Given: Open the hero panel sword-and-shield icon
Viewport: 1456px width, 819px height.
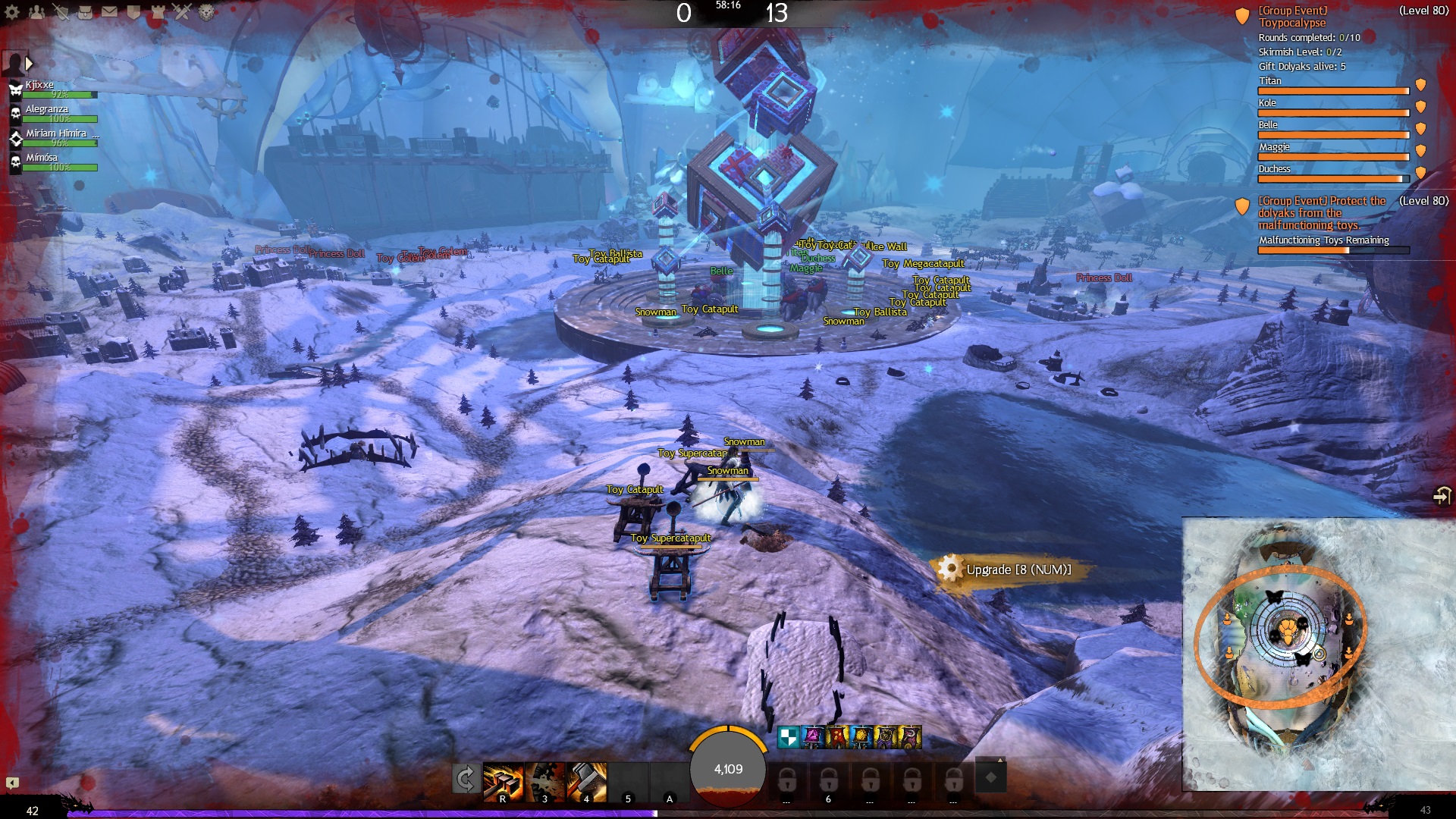Looking at the screenshot, I should pyautogui.click(x=61, y=12).
